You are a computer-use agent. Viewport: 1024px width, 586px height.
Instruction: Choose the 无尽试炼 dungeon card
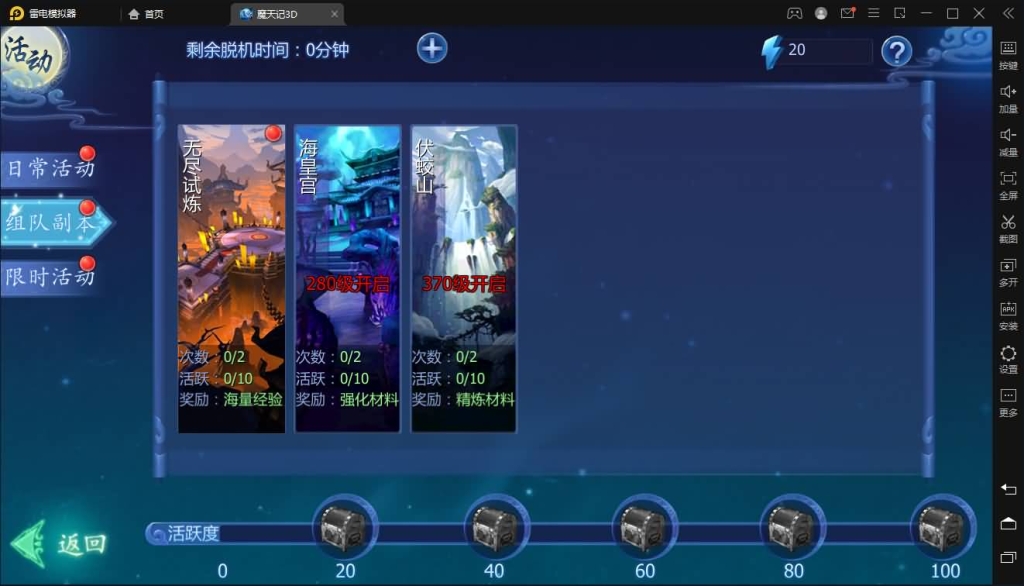click(231, 278)
